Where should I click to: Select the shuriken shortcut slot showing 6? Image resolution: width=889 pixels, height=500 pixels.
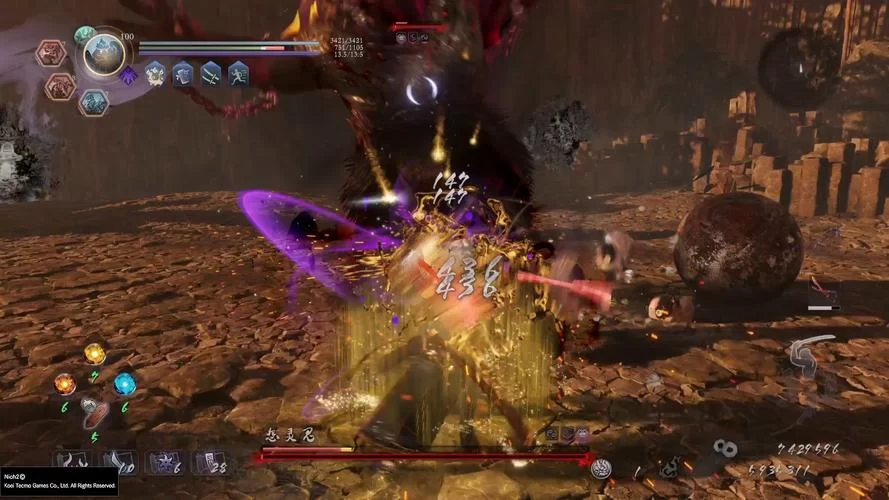coord(161,461)
